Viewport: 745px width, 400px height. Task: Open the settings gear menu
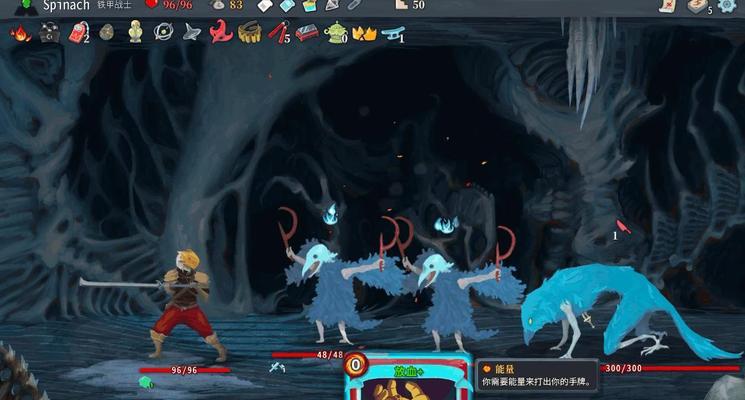(x=727, y=6)
